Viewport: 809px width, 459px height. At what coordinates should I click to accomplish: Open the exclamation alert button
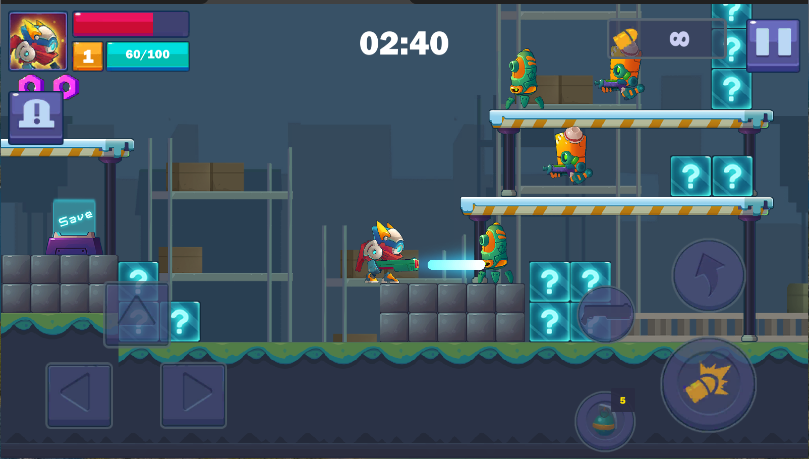coord(36,116)
